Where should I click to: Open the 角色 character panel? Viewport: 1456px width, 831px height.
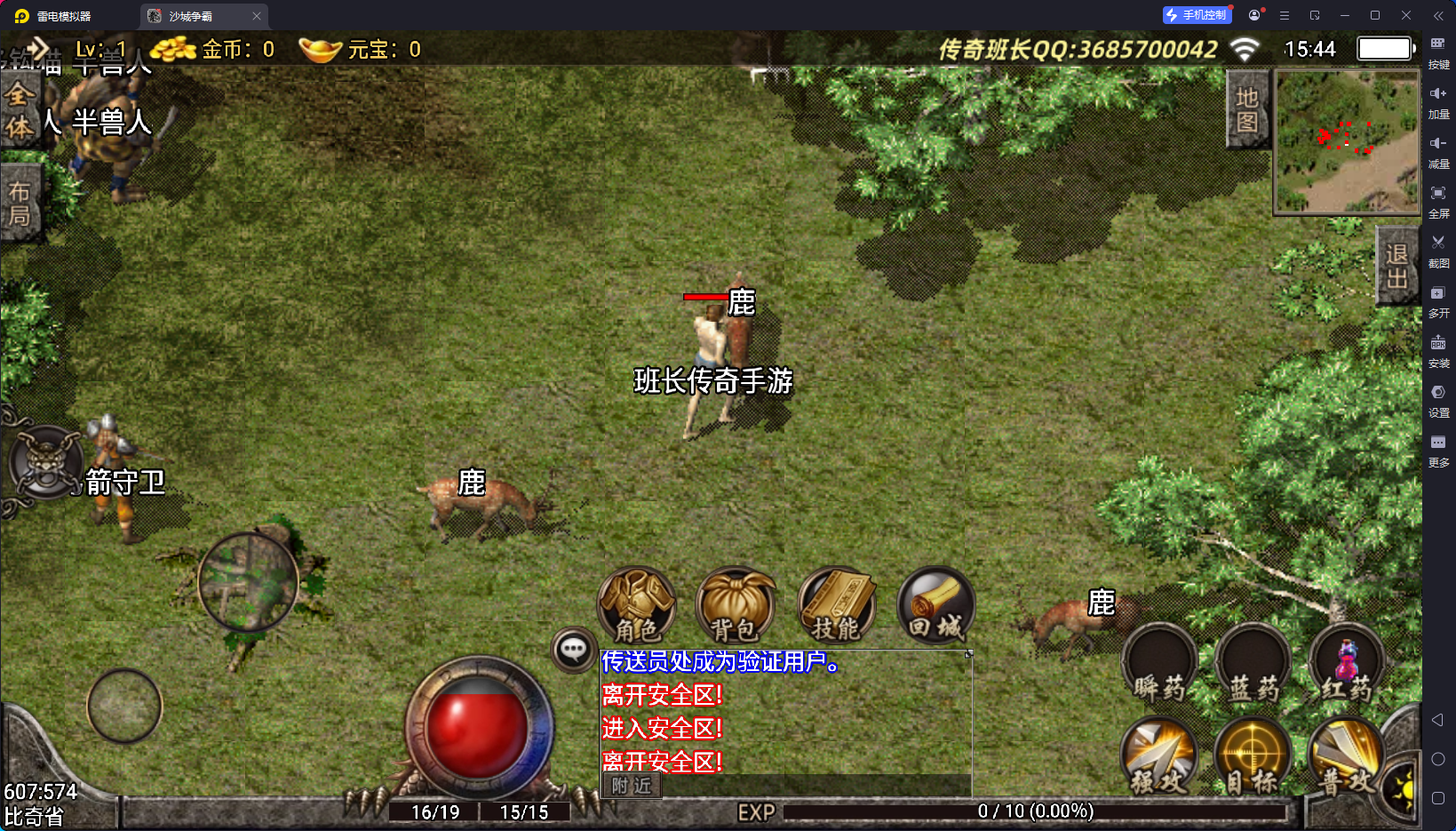coord(637,606)
